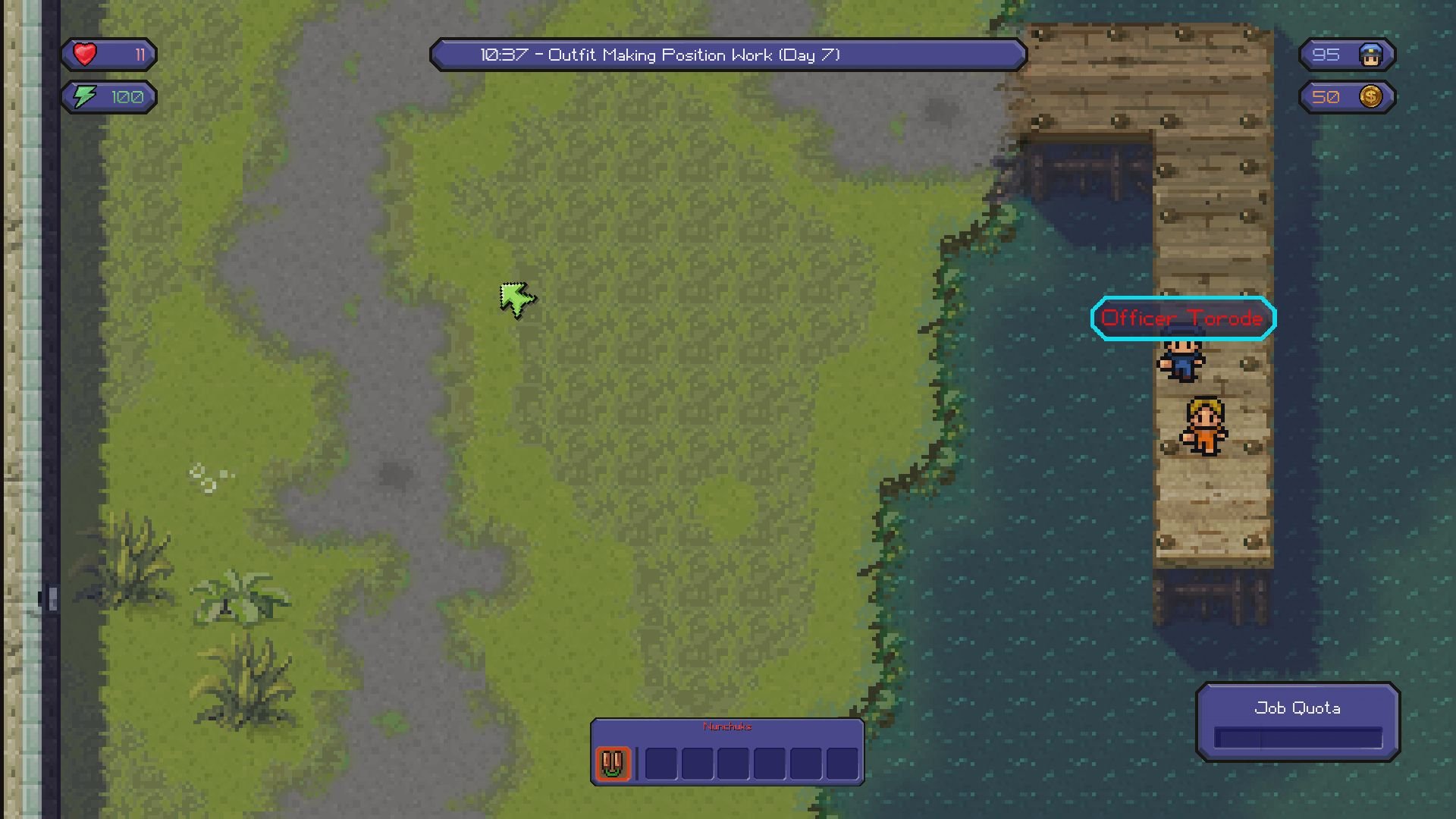Image resolution: width=1456 pixels, height=819 pixels.
Task: Click the Job Quota button
Action: 1298,708
